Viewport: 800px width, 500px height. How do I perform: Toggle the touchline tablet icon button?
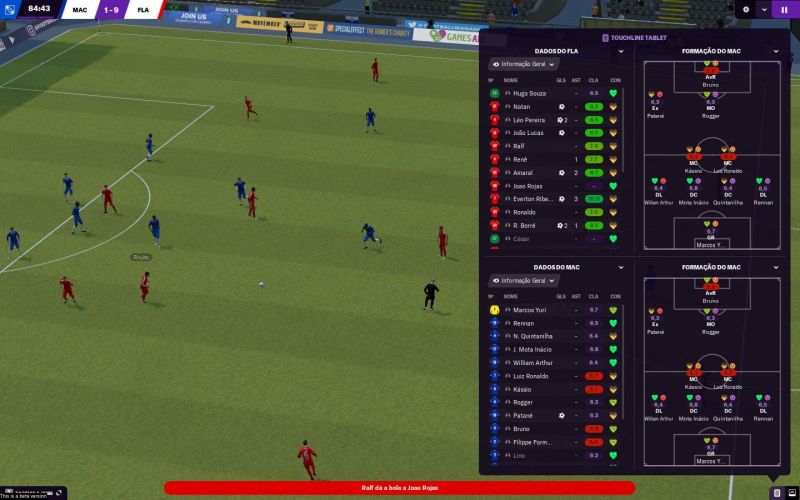[x=775, y=492]
